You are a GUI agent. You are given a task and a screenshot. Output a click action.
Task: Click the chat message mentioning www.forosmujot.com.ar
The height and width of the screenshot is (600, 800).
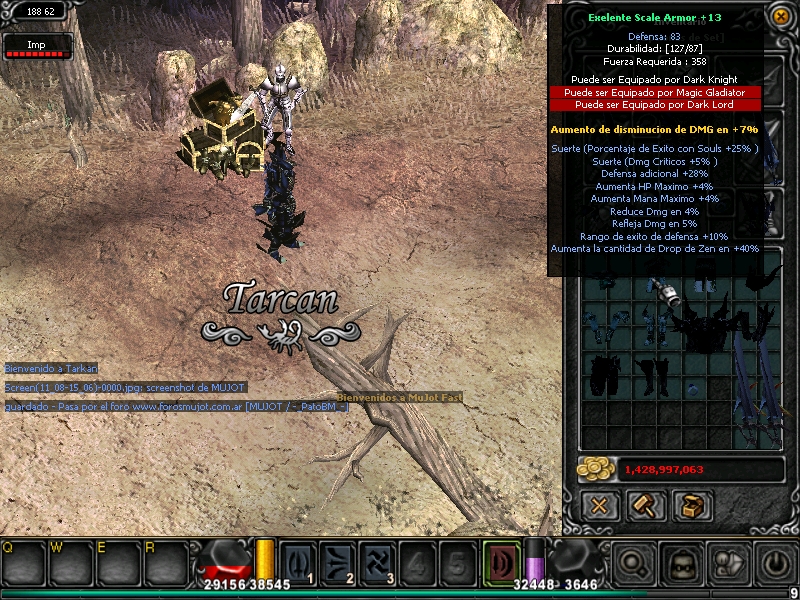click(x=176, y=407)
